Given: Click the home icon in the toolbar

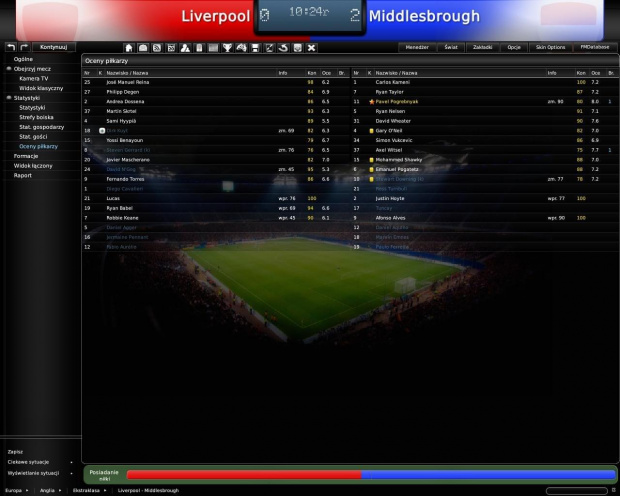Looking at the screenshot, I should click(x=129, y=47).
